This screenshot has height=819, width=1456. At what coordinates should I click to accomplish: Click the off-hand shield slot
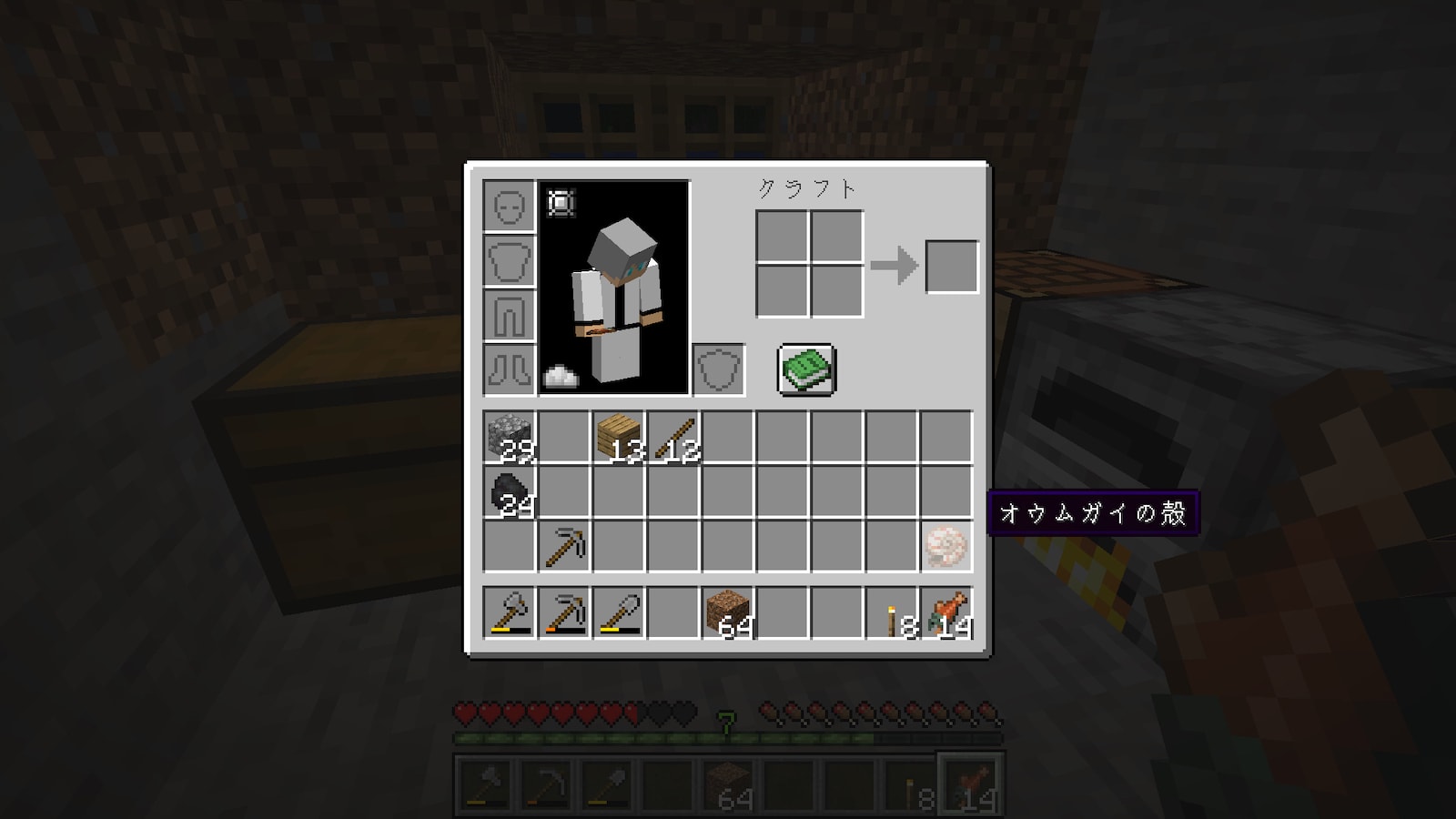click(719, 369)
